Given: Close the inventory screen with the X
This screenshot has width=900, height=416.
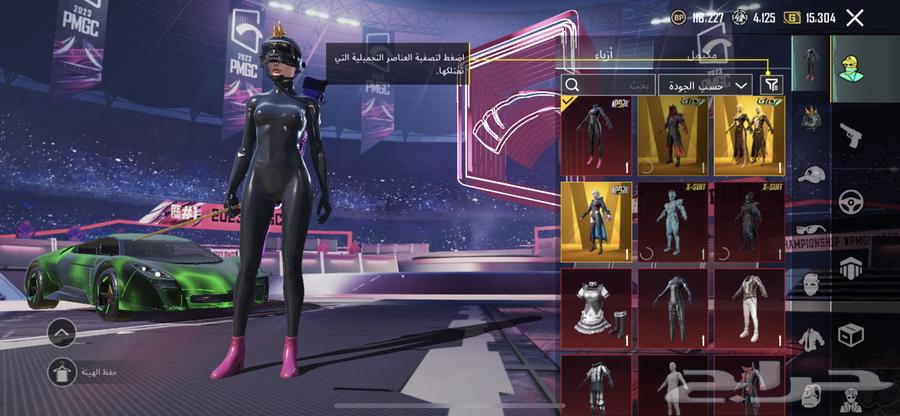Looking at the screenshot, I should point(855,17).
